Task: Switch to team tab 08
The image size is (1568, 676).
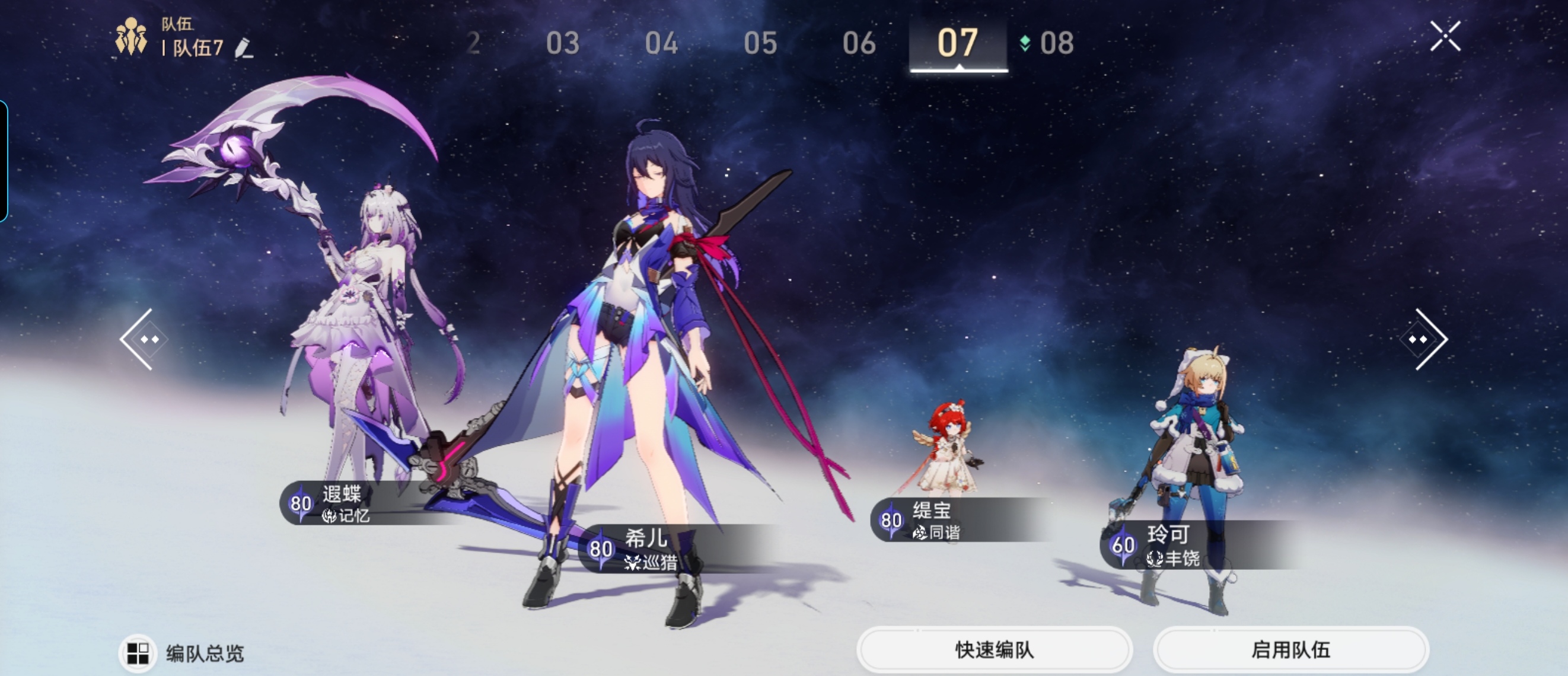Action: [1056, 44]
